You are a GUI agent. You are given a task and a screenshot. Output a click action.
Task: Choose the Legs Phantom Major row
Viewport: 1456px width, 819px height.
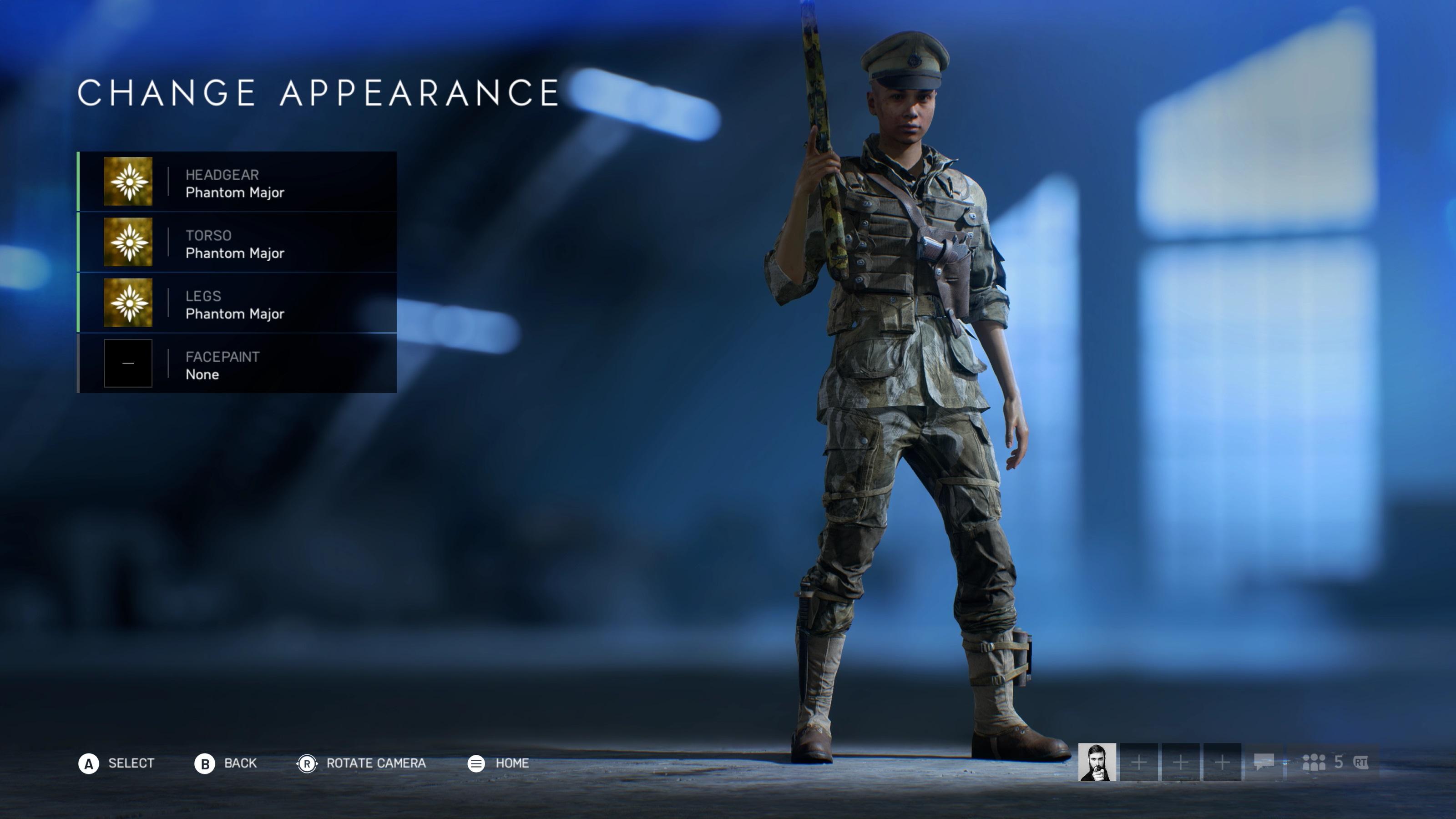coord(237,303)
